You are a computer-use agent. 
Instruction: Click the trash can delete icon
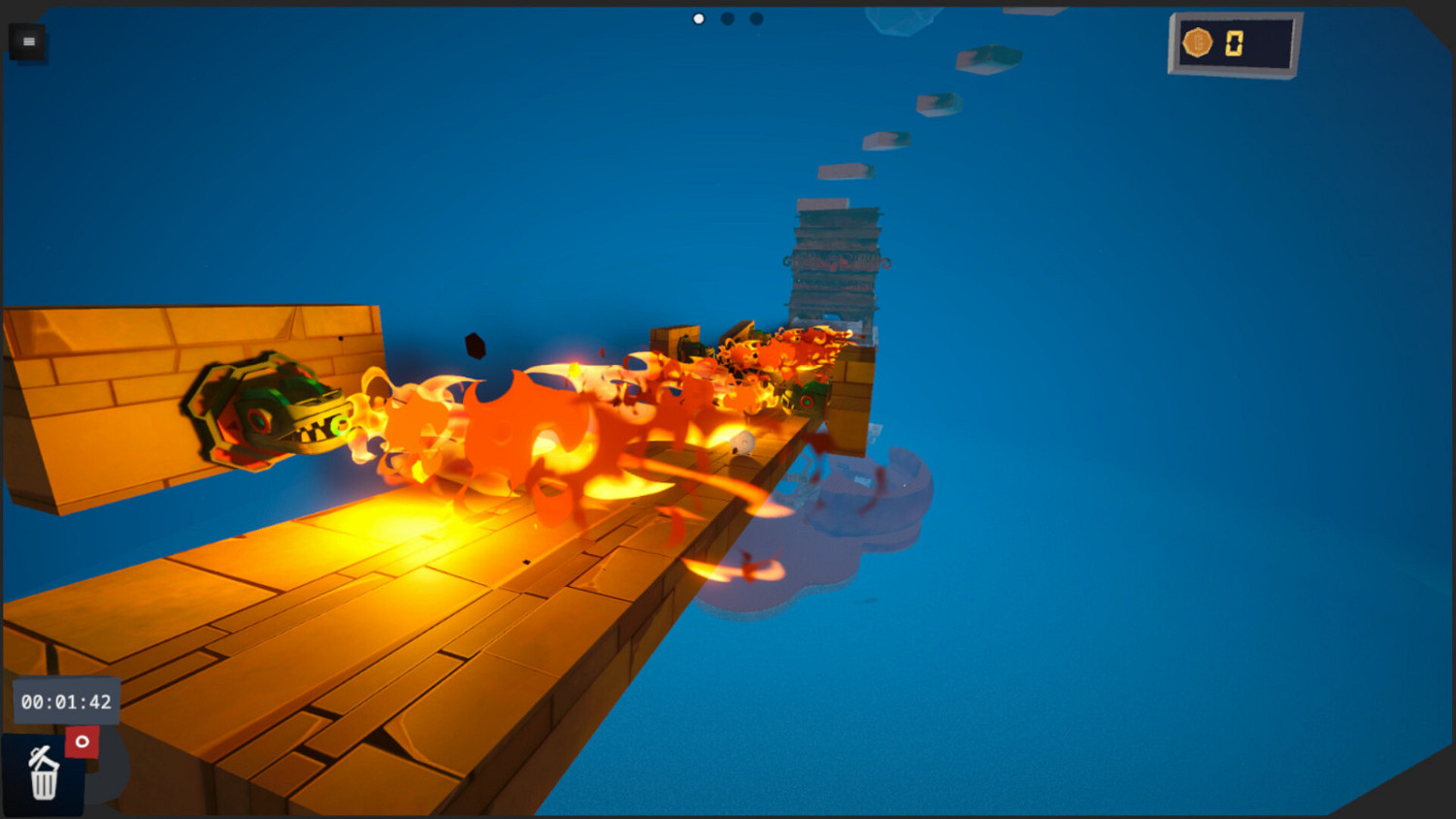(x=43, y=777)
